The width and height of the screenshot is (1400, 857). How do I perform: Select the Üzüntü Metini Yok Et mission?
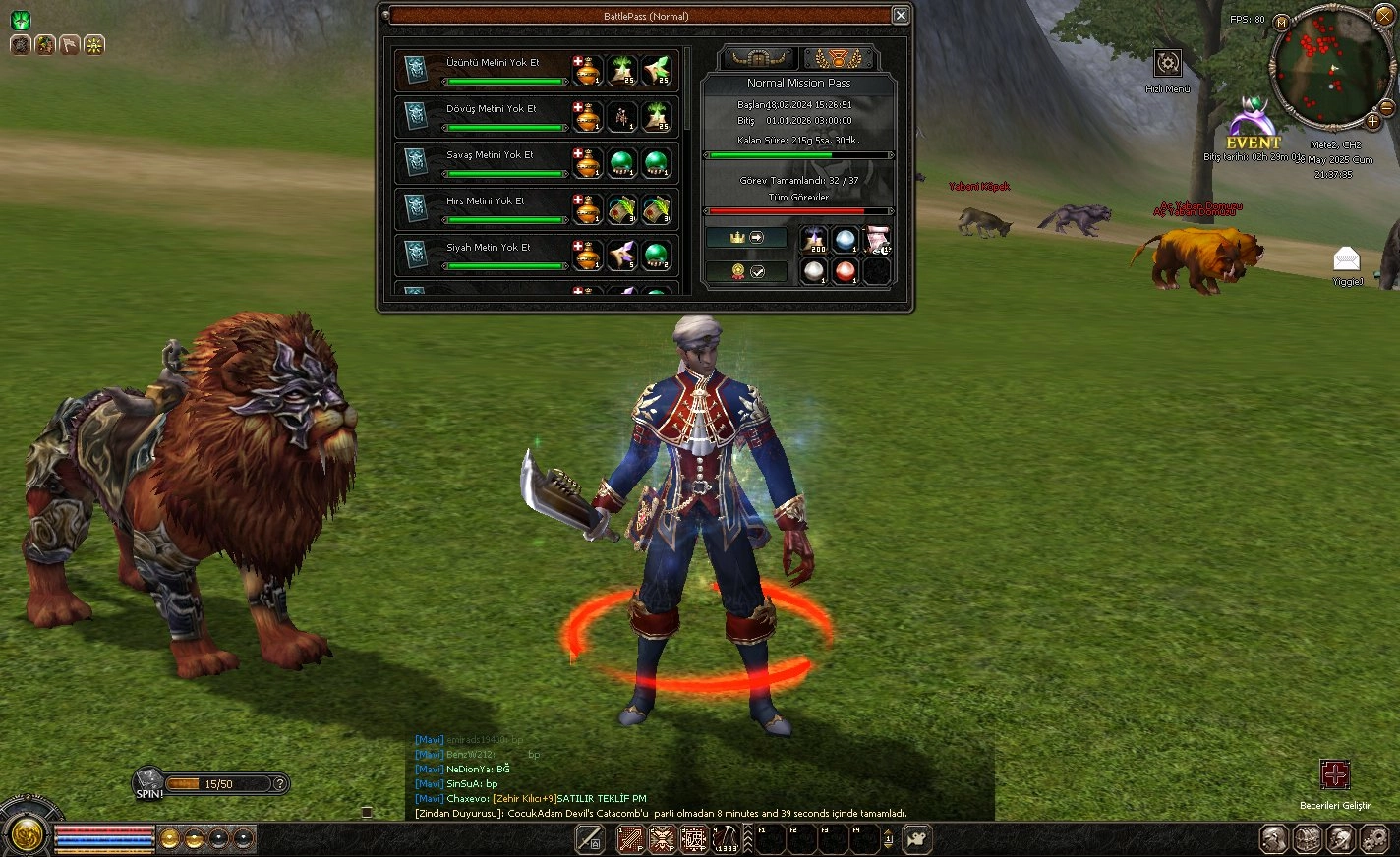tap(493, 63)
